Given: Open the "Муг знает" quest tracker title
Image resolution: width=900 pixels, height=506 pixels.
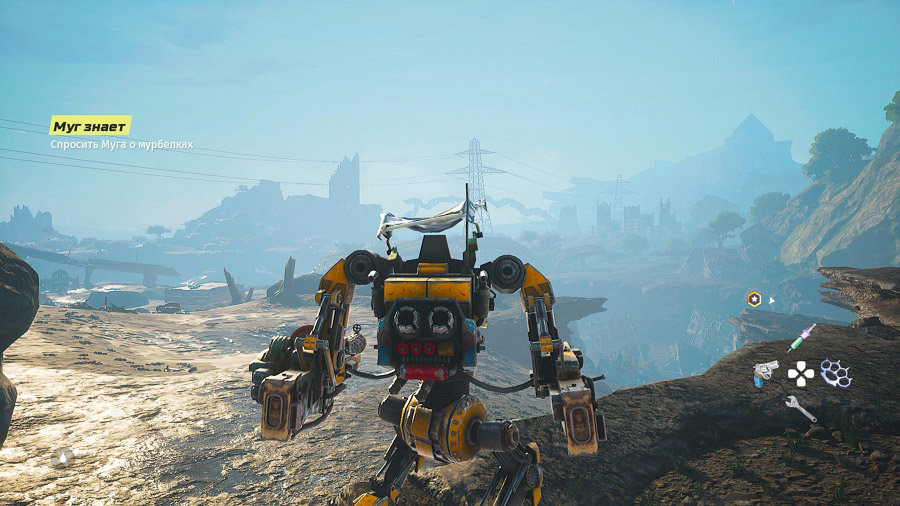Looking at the screenshot, I should pos(90,126).
